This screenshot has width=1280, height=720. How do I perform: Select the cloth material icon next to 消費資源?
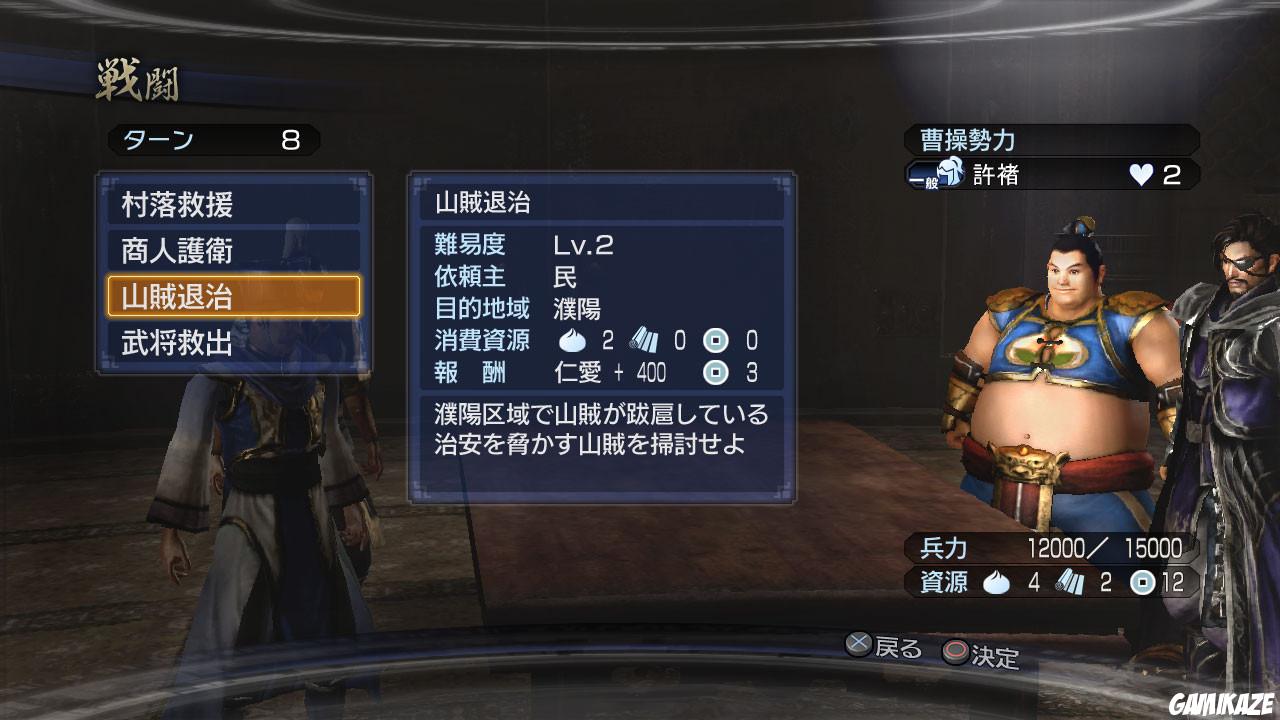tap(643, 341)
